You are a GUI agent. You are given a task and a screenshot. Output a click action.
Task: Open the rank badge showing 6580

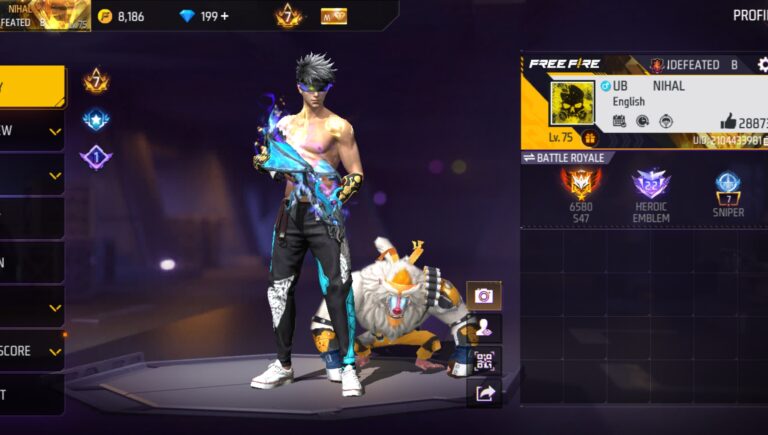pos(580,185)
